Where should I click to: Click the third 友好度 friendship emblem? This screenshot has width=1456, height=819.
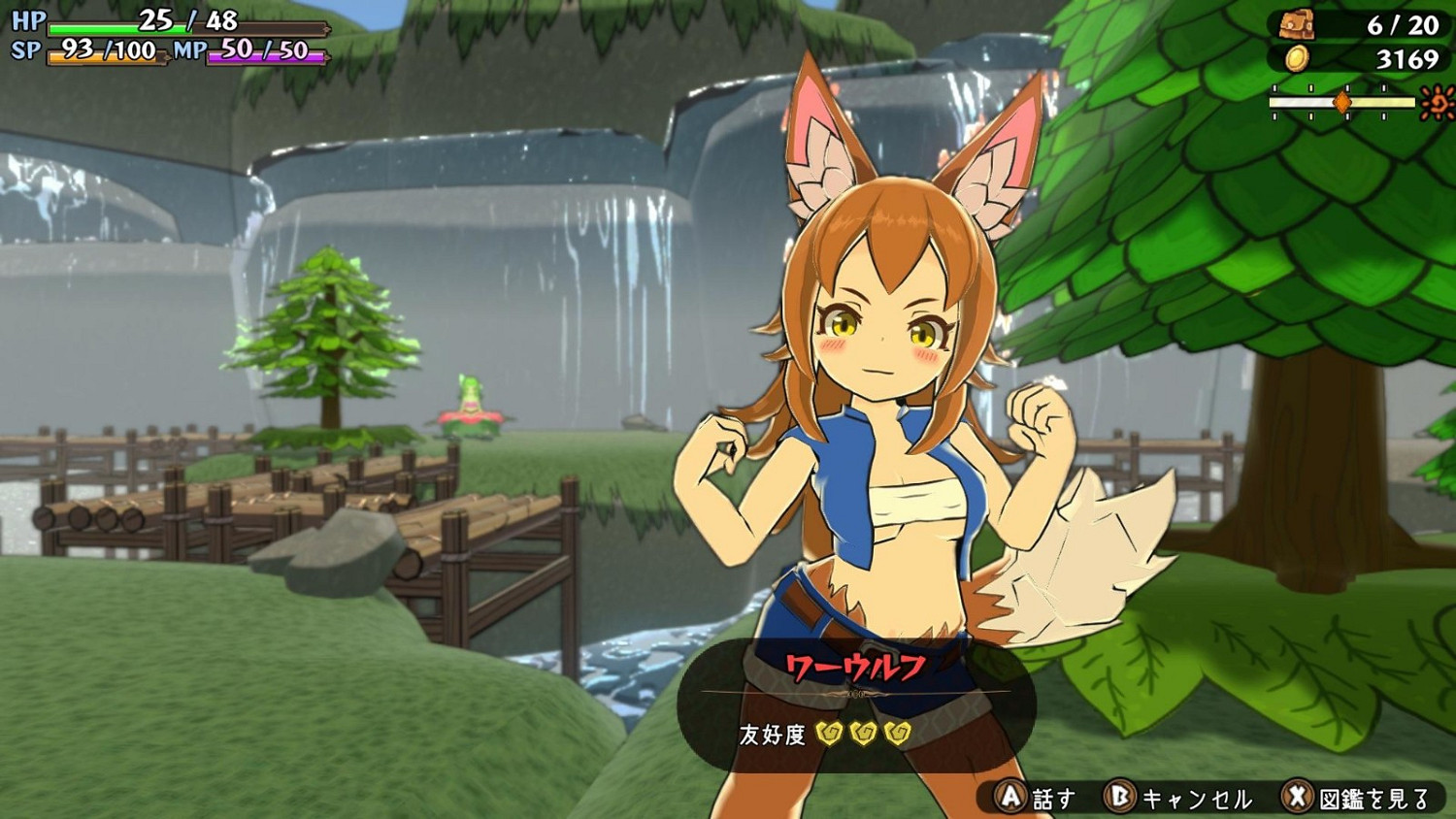point(898,735)
